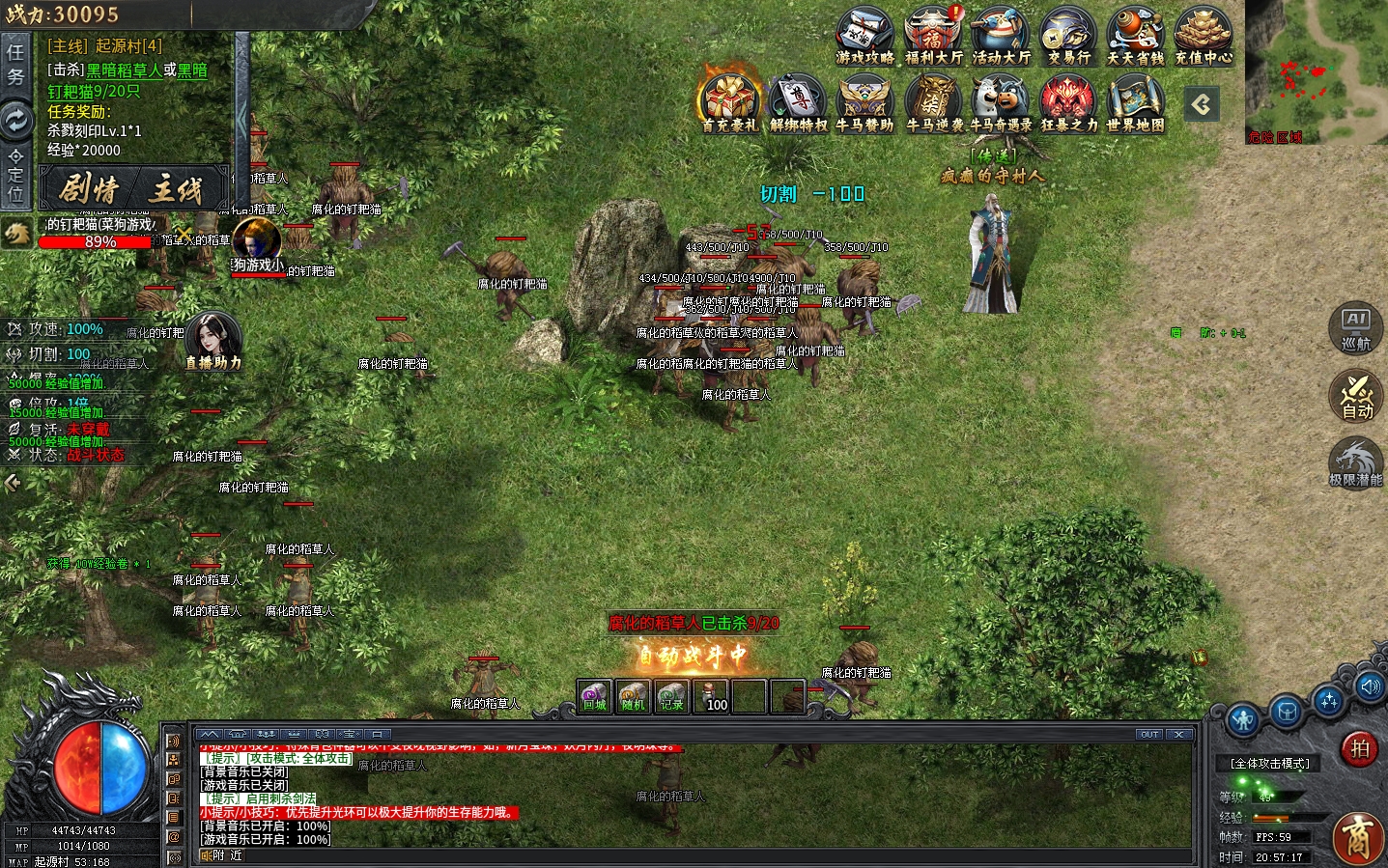Open the round red 商 shop button

click(1357, 837)
